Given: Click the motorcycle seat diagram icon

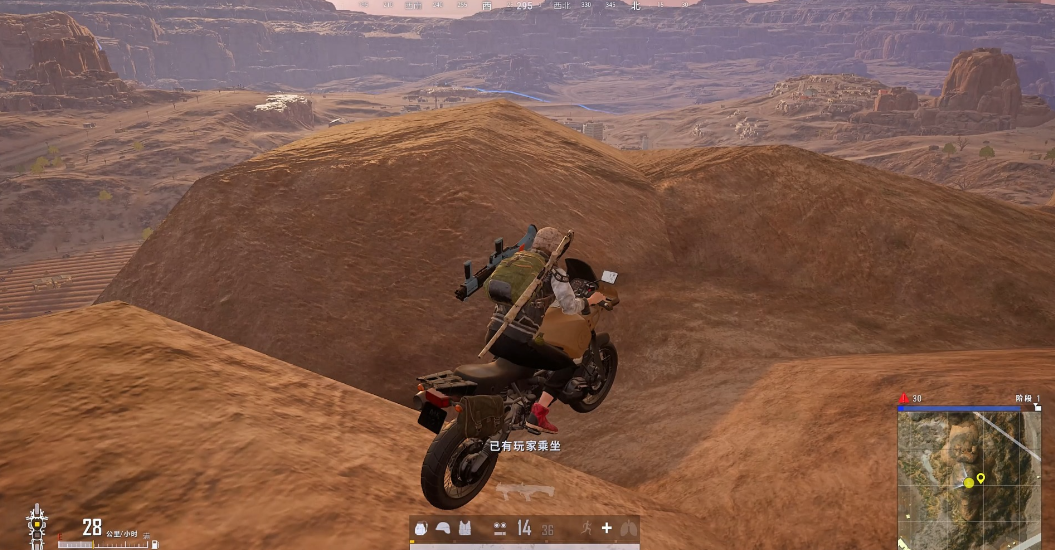Looking at the screenshot, I should (37, 525).
